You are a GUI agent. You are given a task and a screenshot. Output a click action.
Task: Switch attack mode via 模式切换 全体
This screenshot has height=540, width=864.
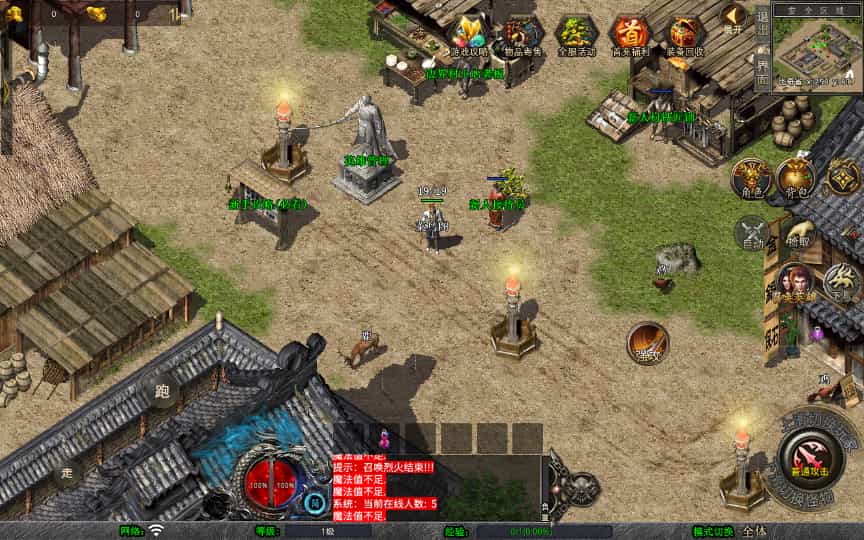click(755, 531)
